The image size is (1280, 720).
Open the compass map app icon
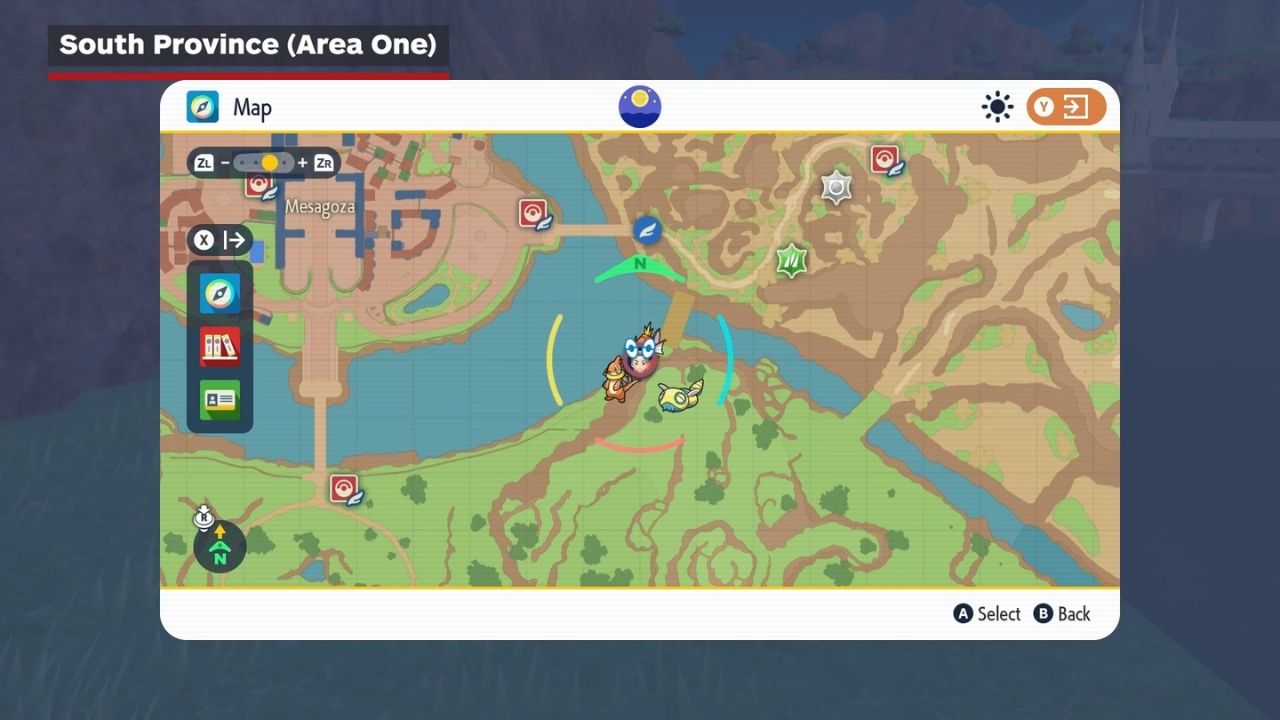coord(220,293)
